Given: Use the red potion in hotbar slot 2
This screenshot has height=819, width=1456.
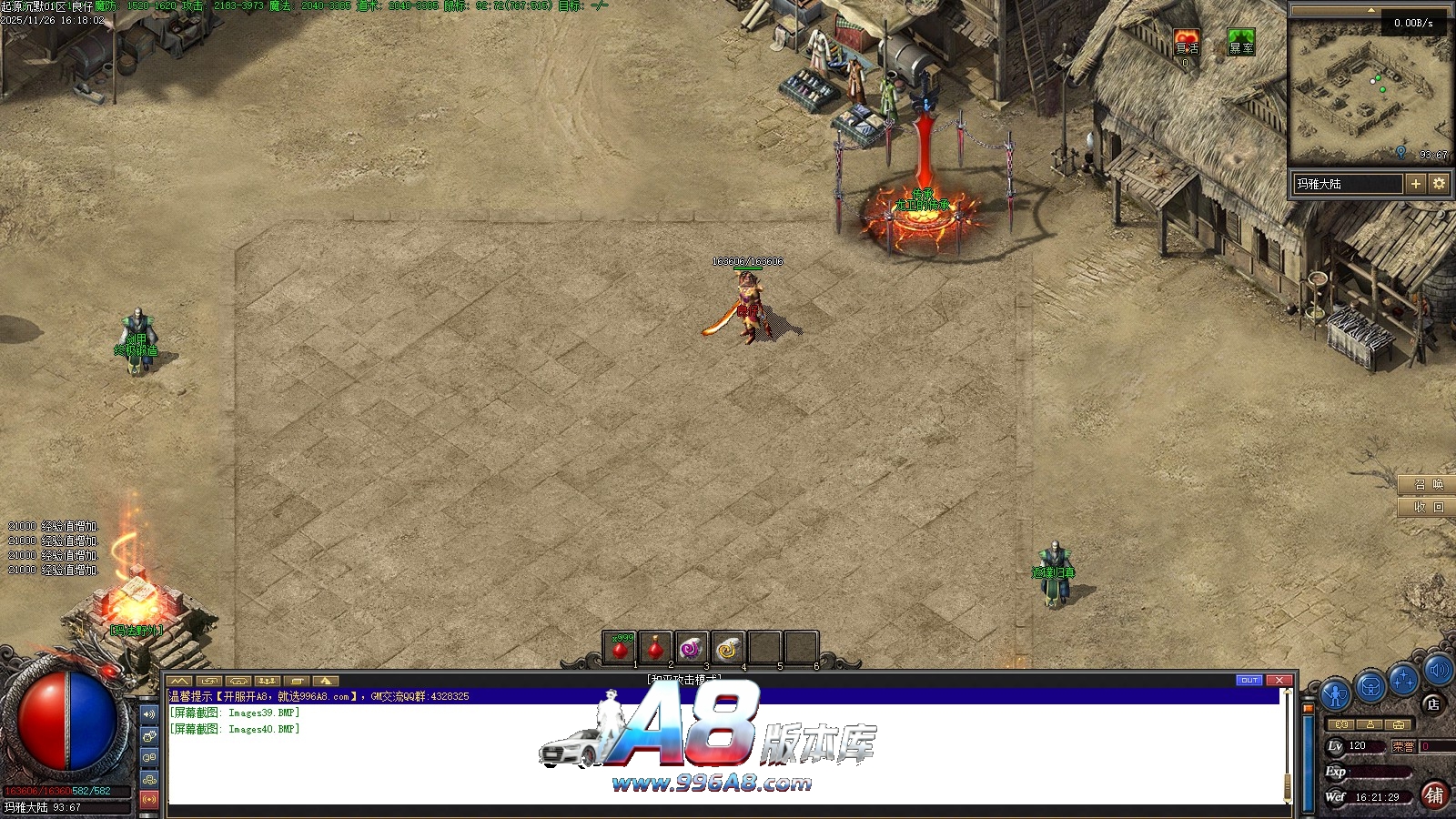Looking at the screenshot, I should click(x=655, y=649).
